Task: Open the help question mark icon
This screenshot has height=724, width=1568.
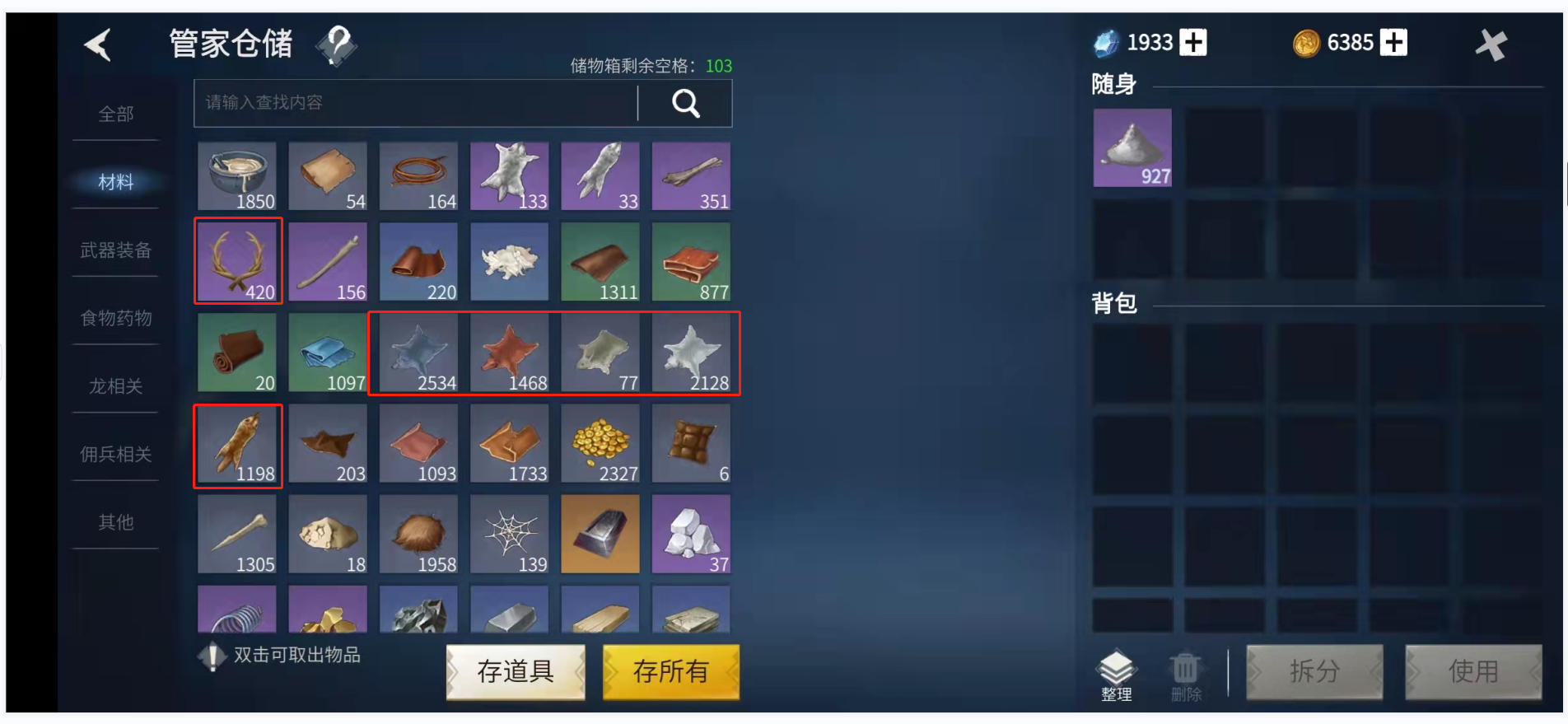Action: (x=334, y=47)
